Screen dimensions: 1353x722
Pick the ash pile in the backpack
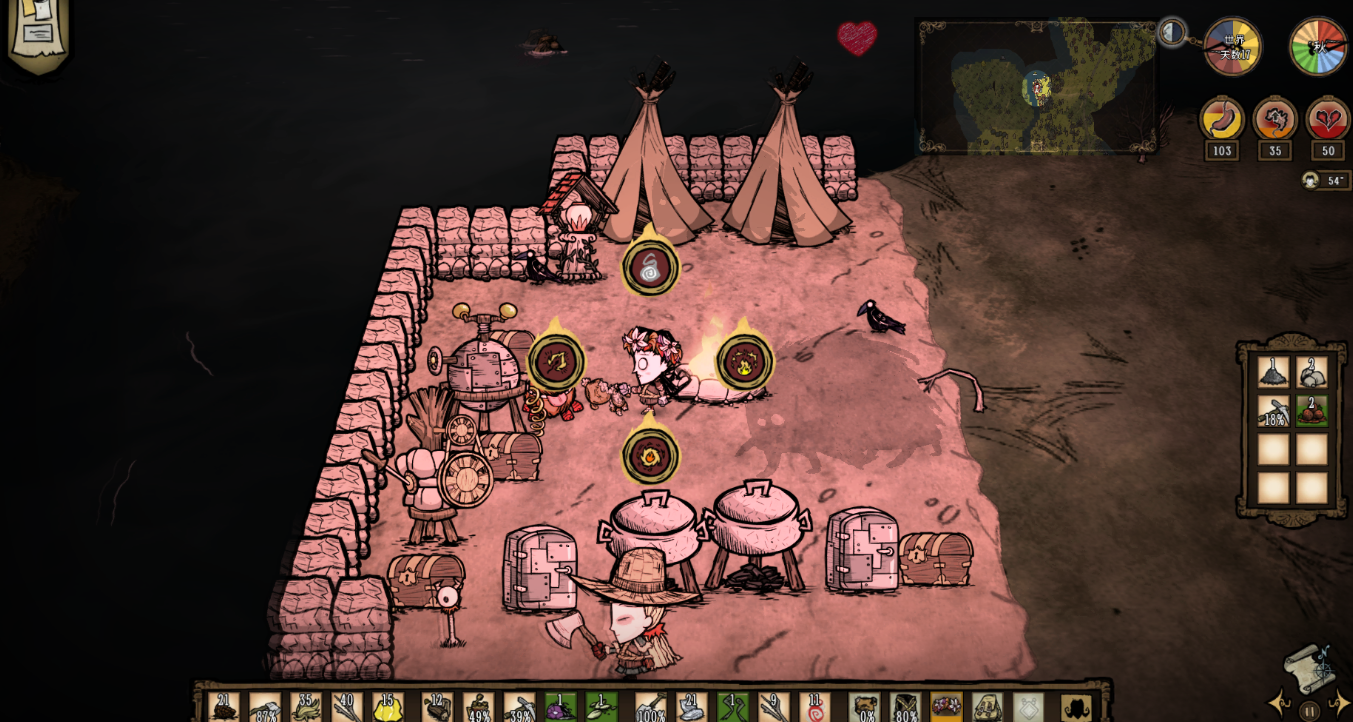[x=1273, y=372]
